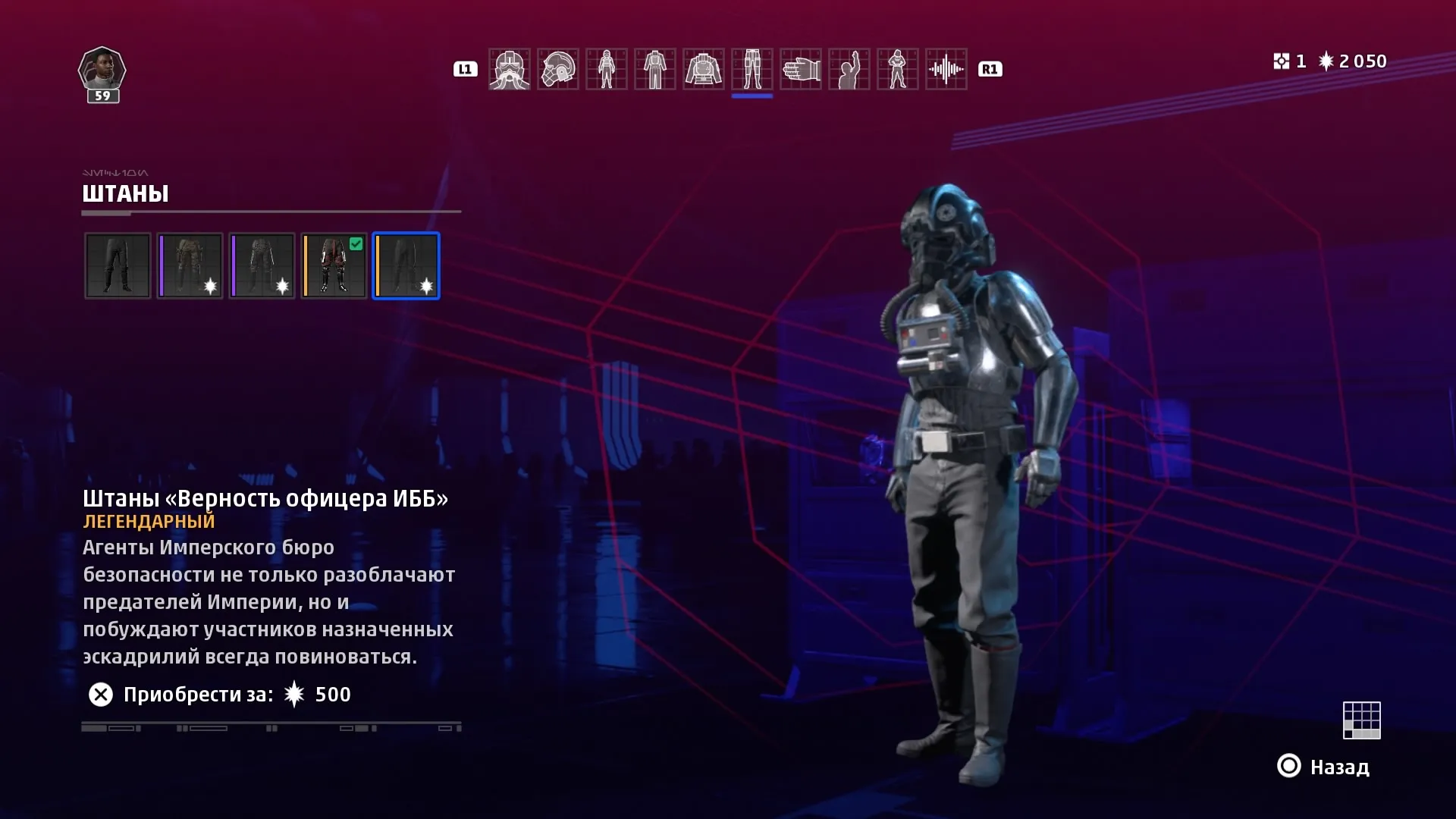Choose the default black pants slot
The height and width of the screenshot is (819, 1456).
point(118,265)
